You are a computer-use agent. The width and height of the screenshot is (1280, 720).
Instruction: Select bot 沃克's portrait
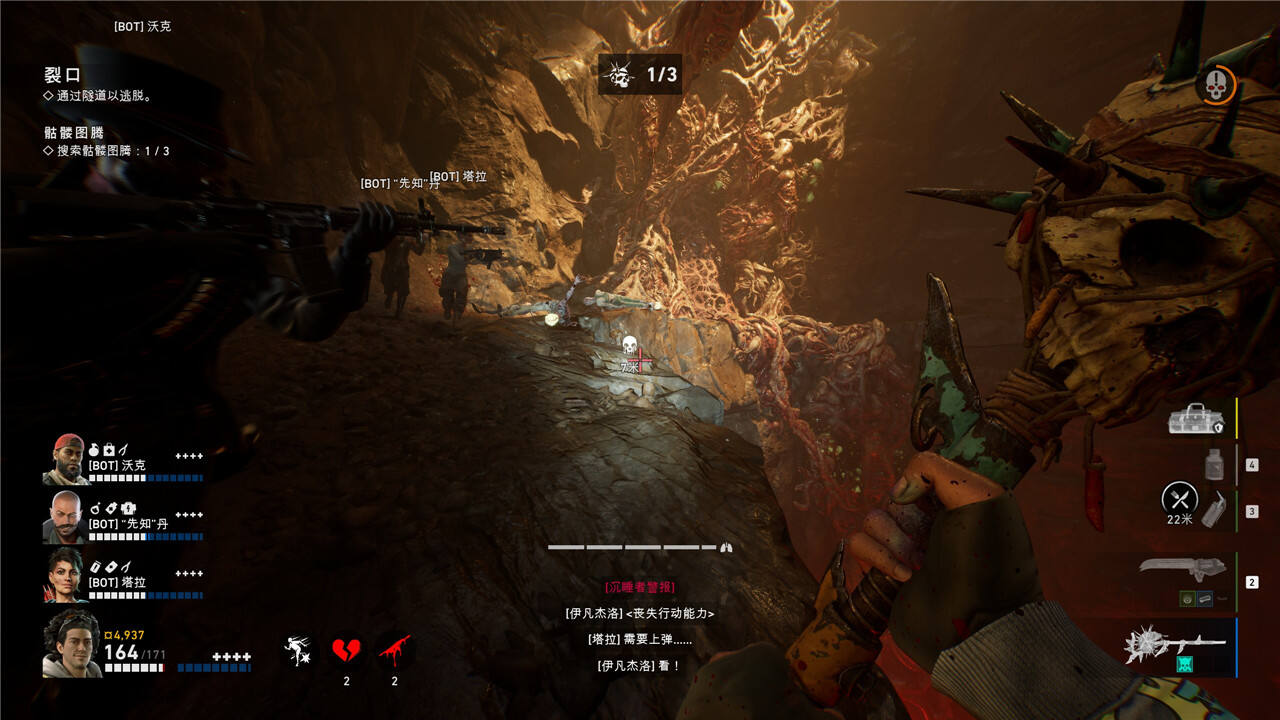click(65, 460)
